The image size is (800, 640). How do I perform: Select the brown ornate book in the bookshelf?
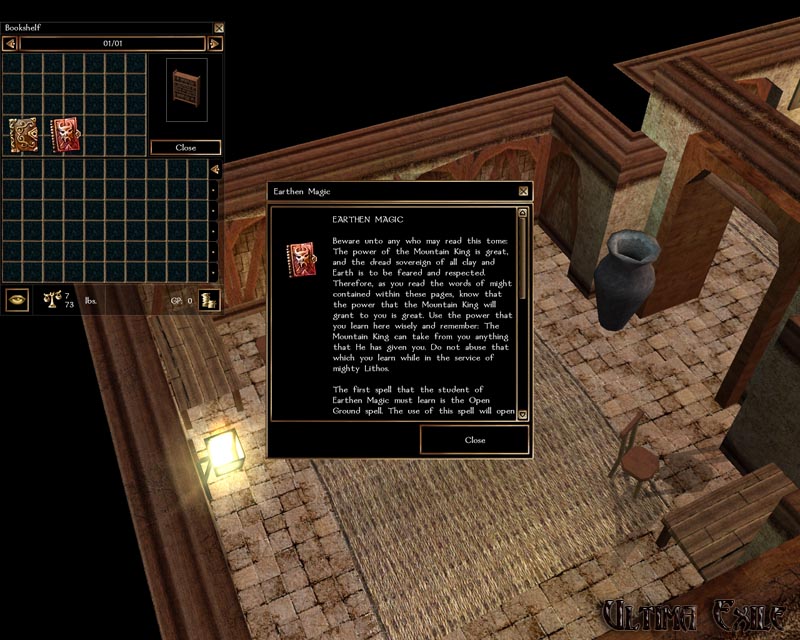point(24,133)
